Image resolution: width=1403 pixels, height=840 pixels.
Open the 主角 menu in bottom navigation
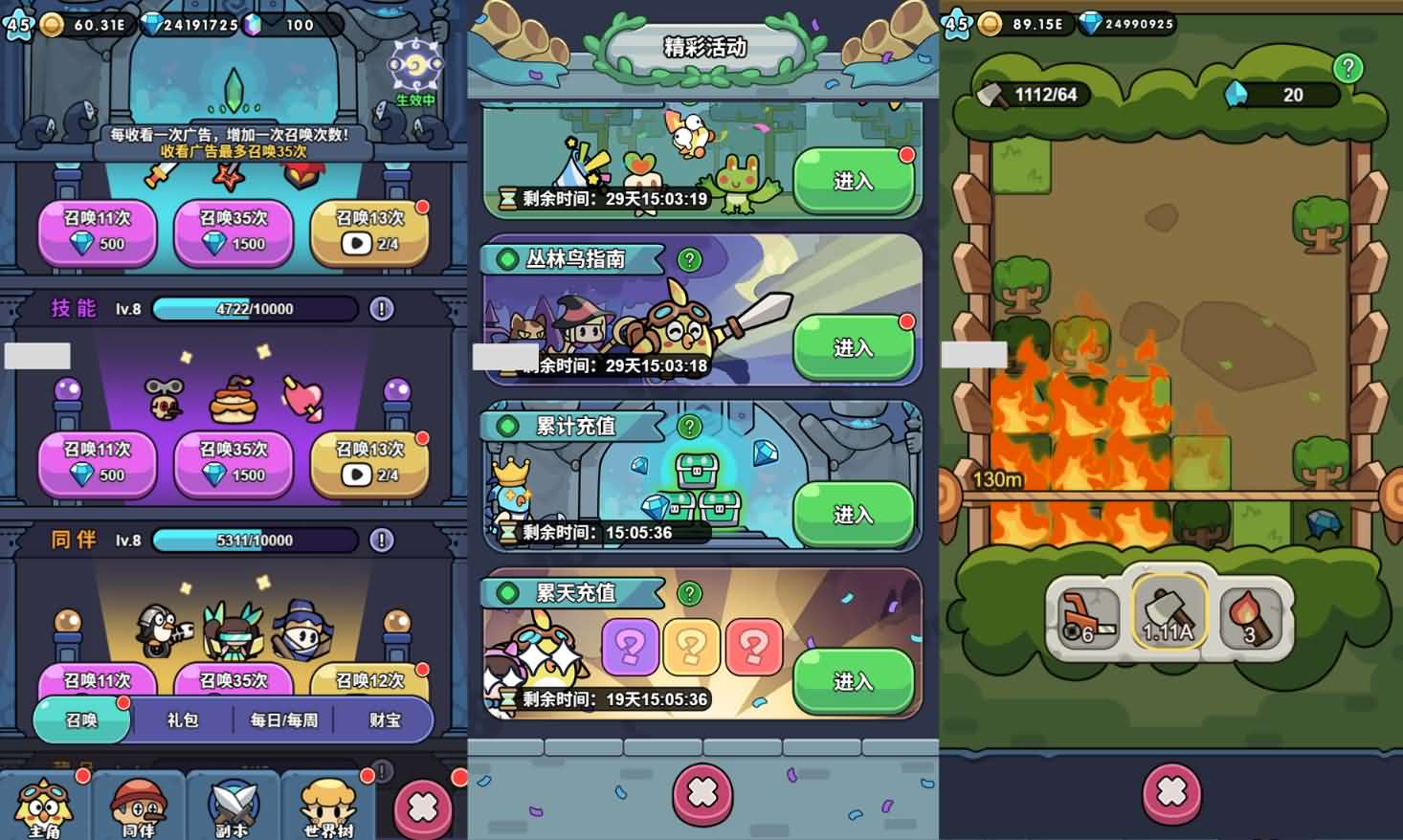tap(44, 807)
